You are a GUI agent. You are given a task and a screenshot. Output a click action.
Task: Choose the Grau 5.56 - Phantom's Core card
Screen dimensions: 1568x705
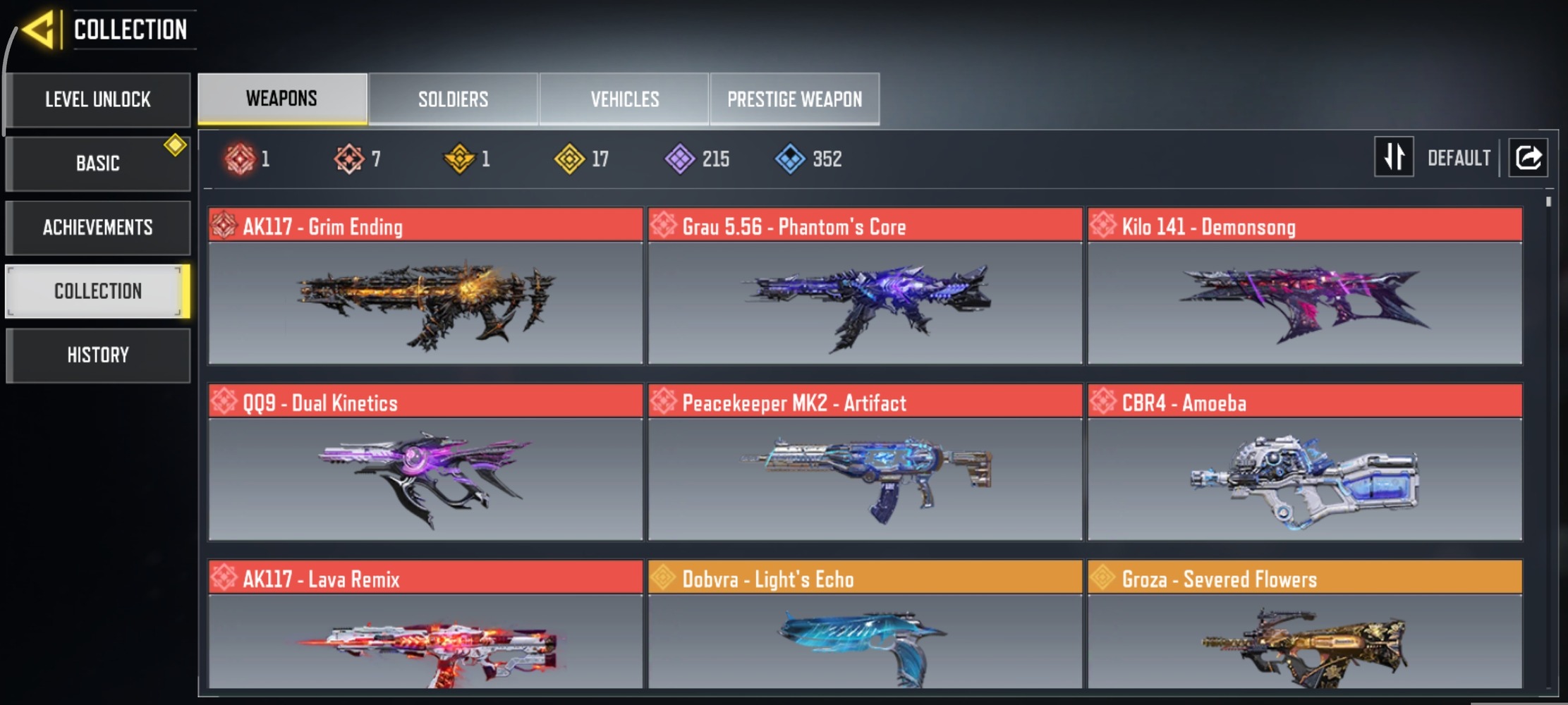click(865, 286)
